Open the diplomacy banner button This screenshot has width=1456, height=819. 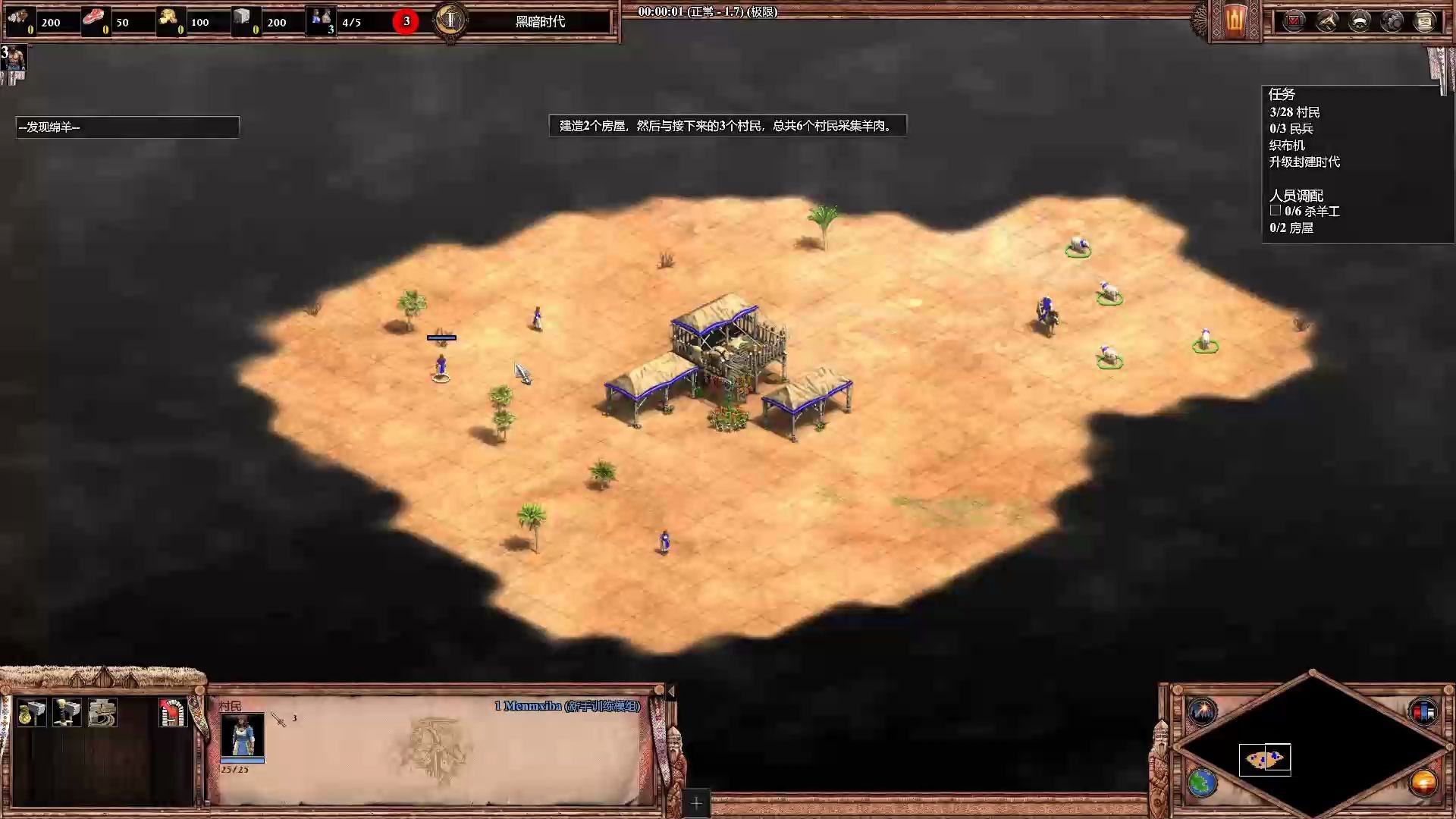[x=1360, y=21]
